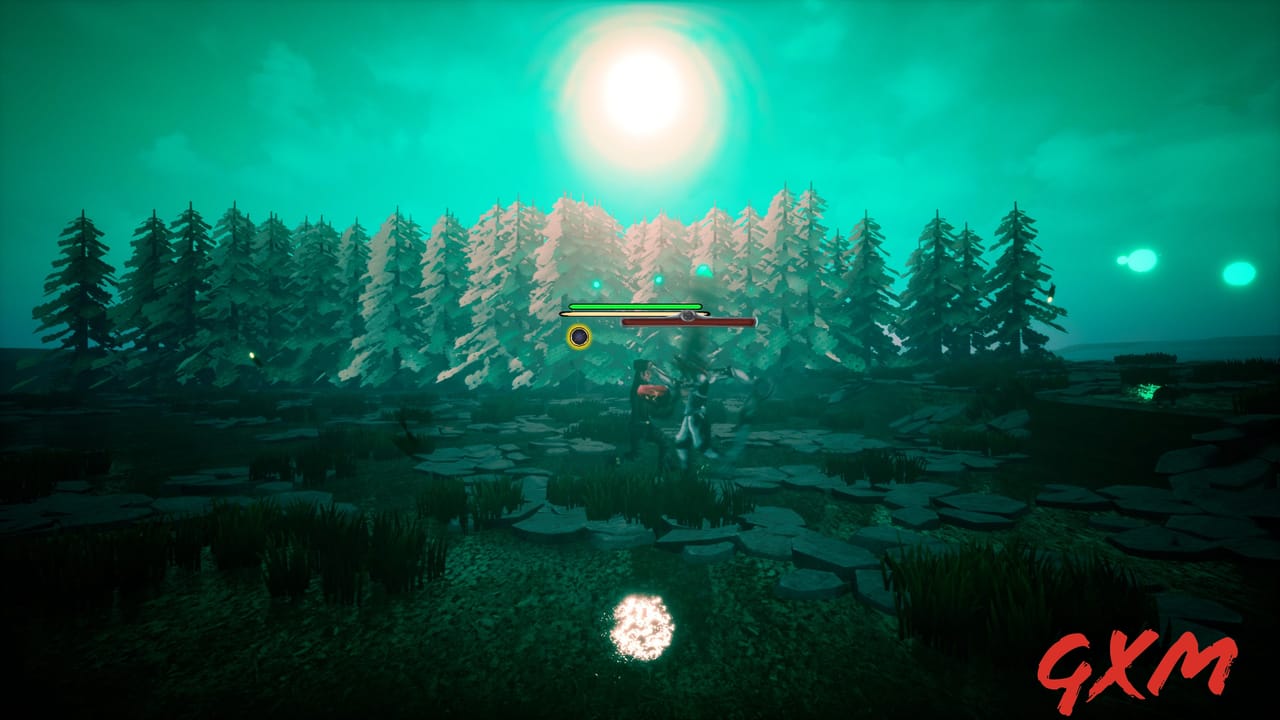Click the glowing loot orb on the ground

643,627
